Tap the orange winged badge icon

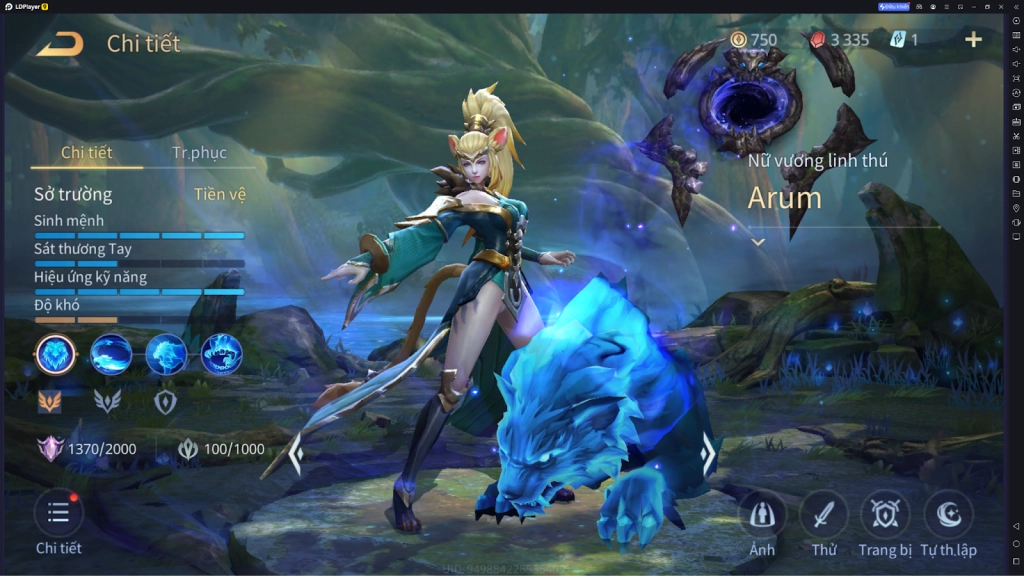pos(50,401)
